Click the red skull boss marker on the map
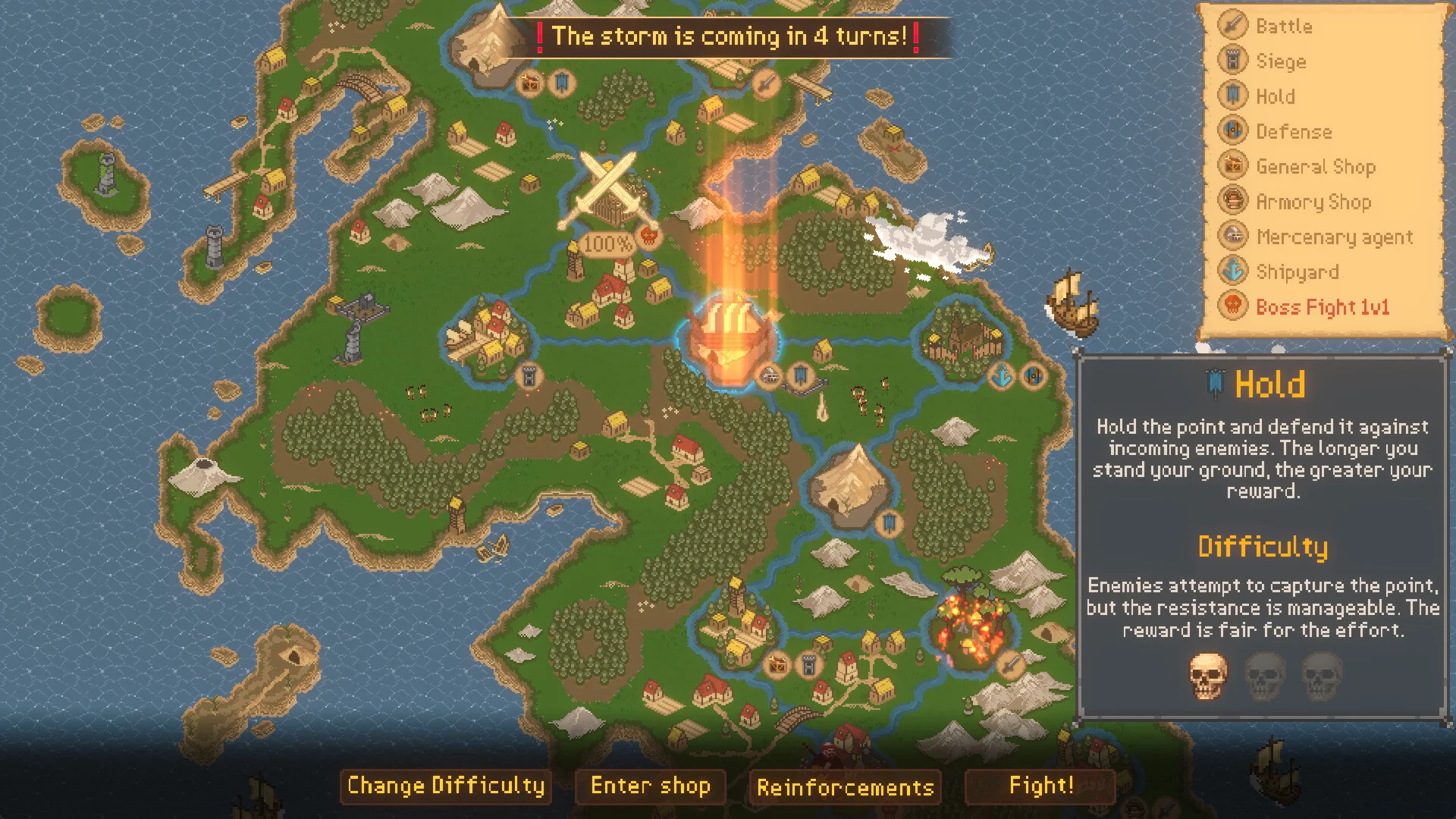Image resolution: width=1456 pixels, height=819 pixels. point(648,236)
